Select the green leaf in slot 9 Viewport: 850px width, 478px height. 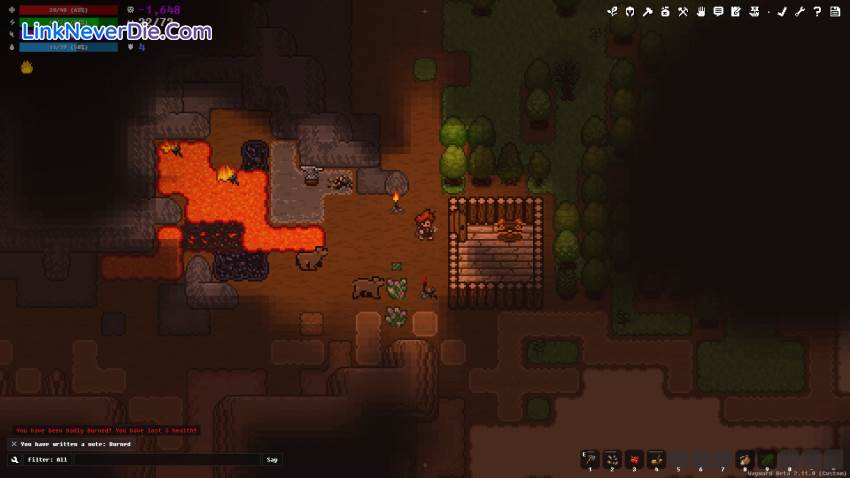pyautogui.click(x=767, y=459)
